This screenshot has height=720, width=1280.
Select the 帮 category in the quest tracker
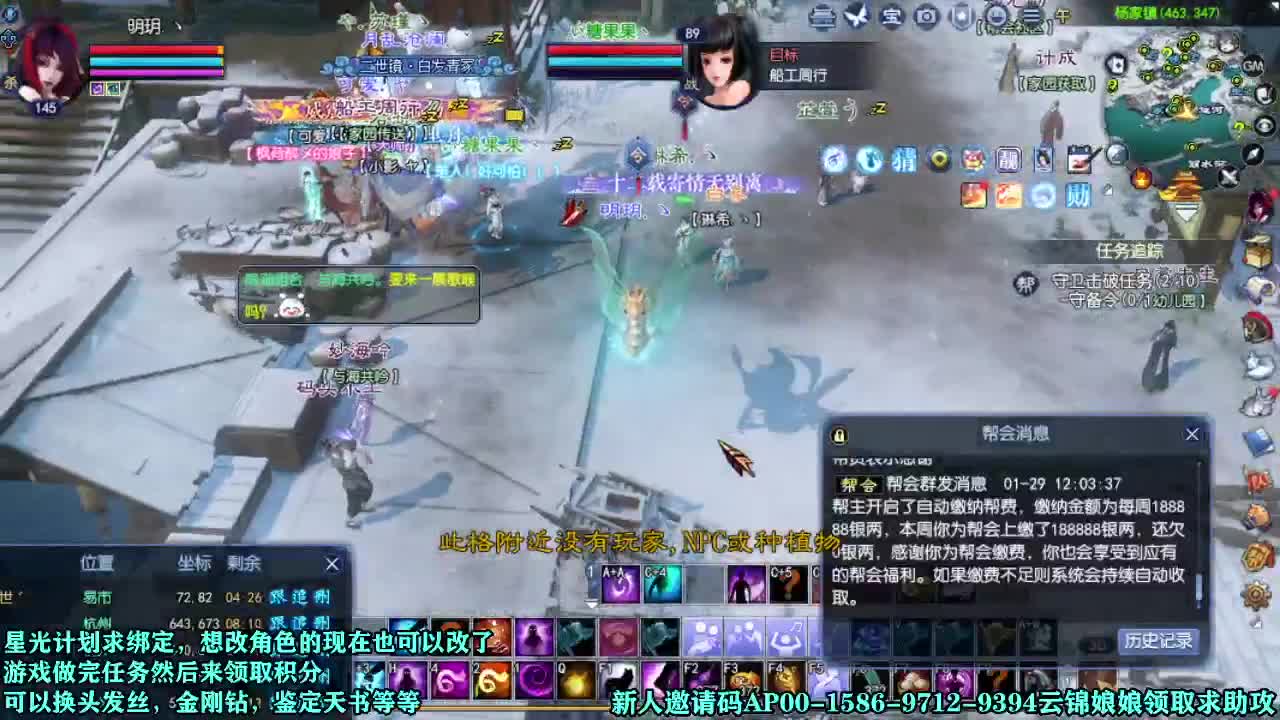click(x=1028, y=282)
